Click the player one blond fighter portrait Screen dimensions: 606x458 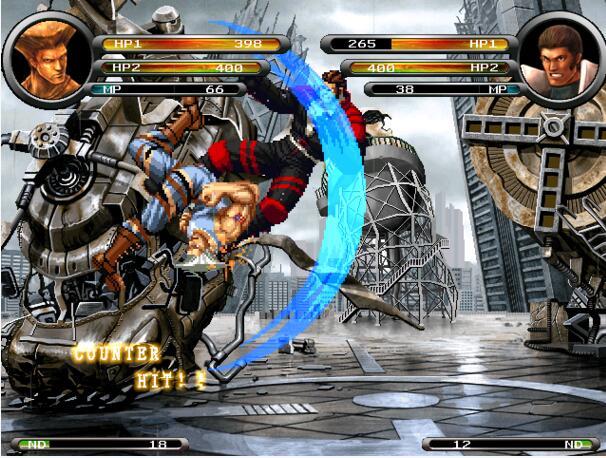pos(47,57)
